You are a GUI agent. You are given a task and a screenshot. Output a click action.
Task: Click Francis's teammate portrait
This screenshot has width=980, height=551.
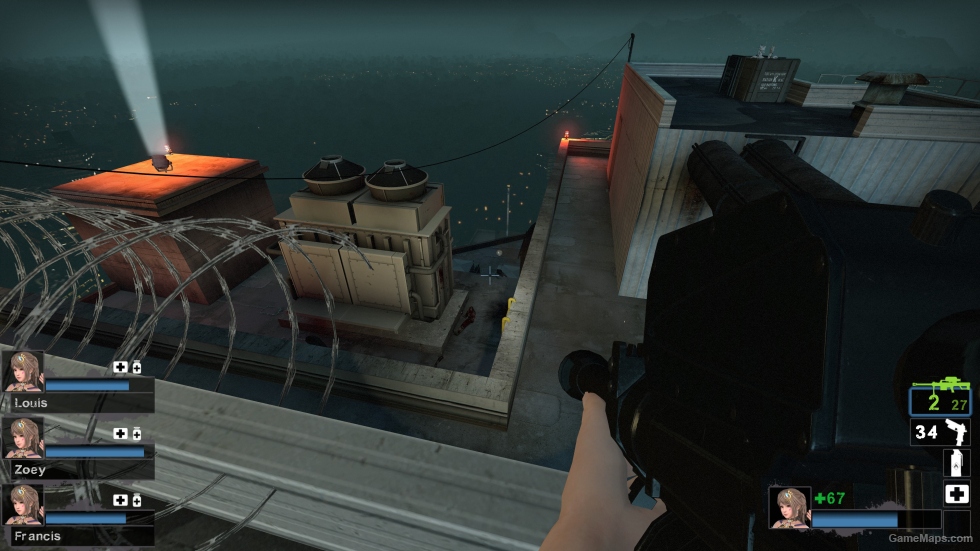[23, 503]
